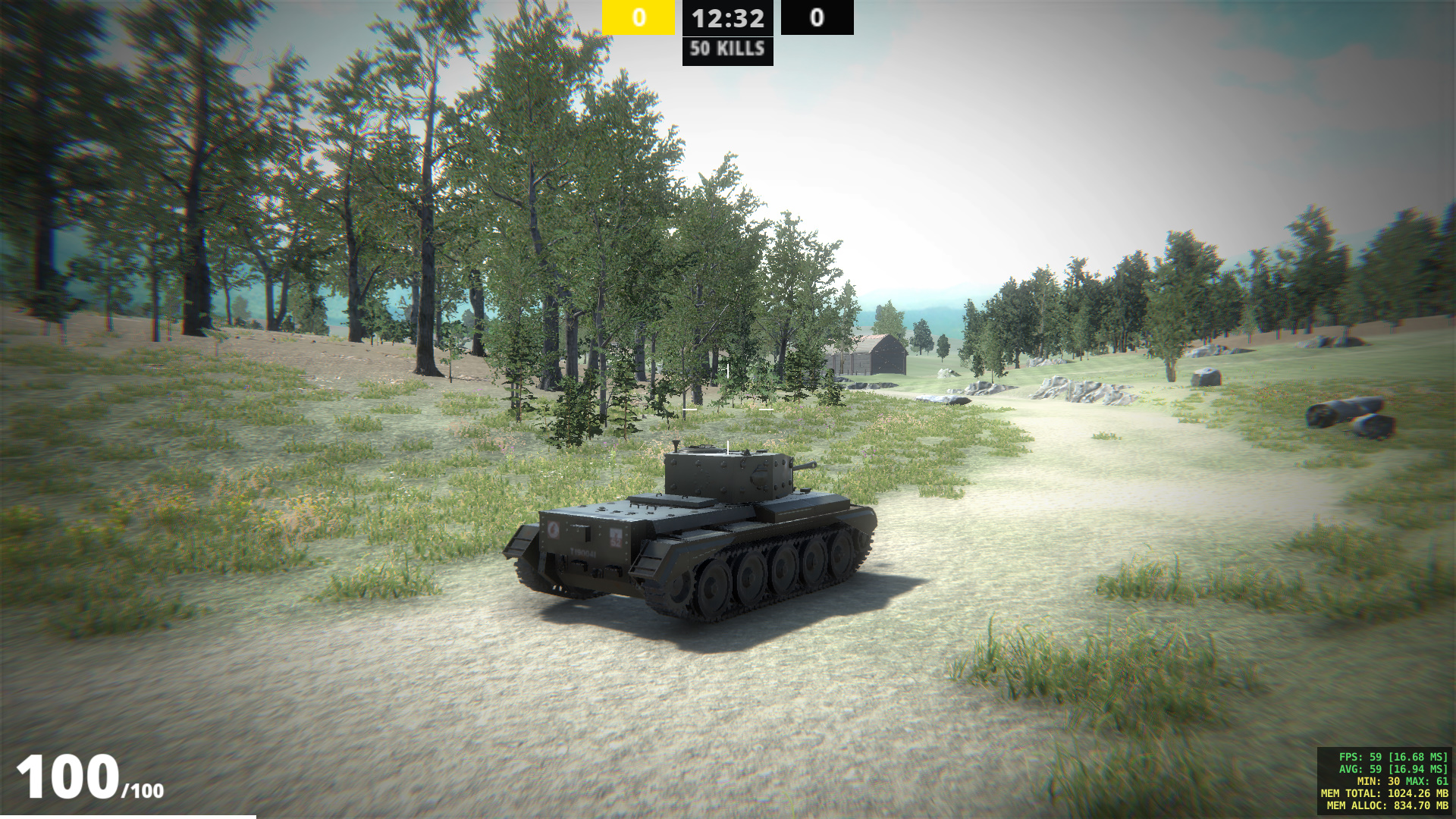Click the '50 KILLS' objective banner

tap(726, 51)
